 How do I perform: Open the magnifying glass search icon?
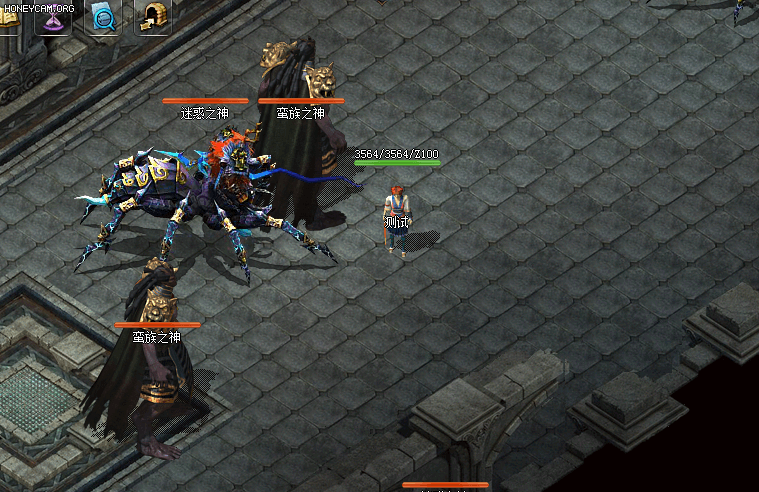[x=102, y=17]
